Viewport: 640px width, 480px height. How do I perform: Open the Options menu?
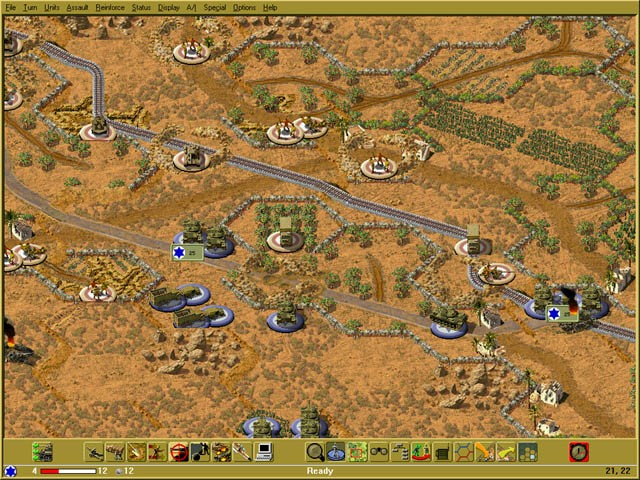pyautogui.click(x=244, y=7)
